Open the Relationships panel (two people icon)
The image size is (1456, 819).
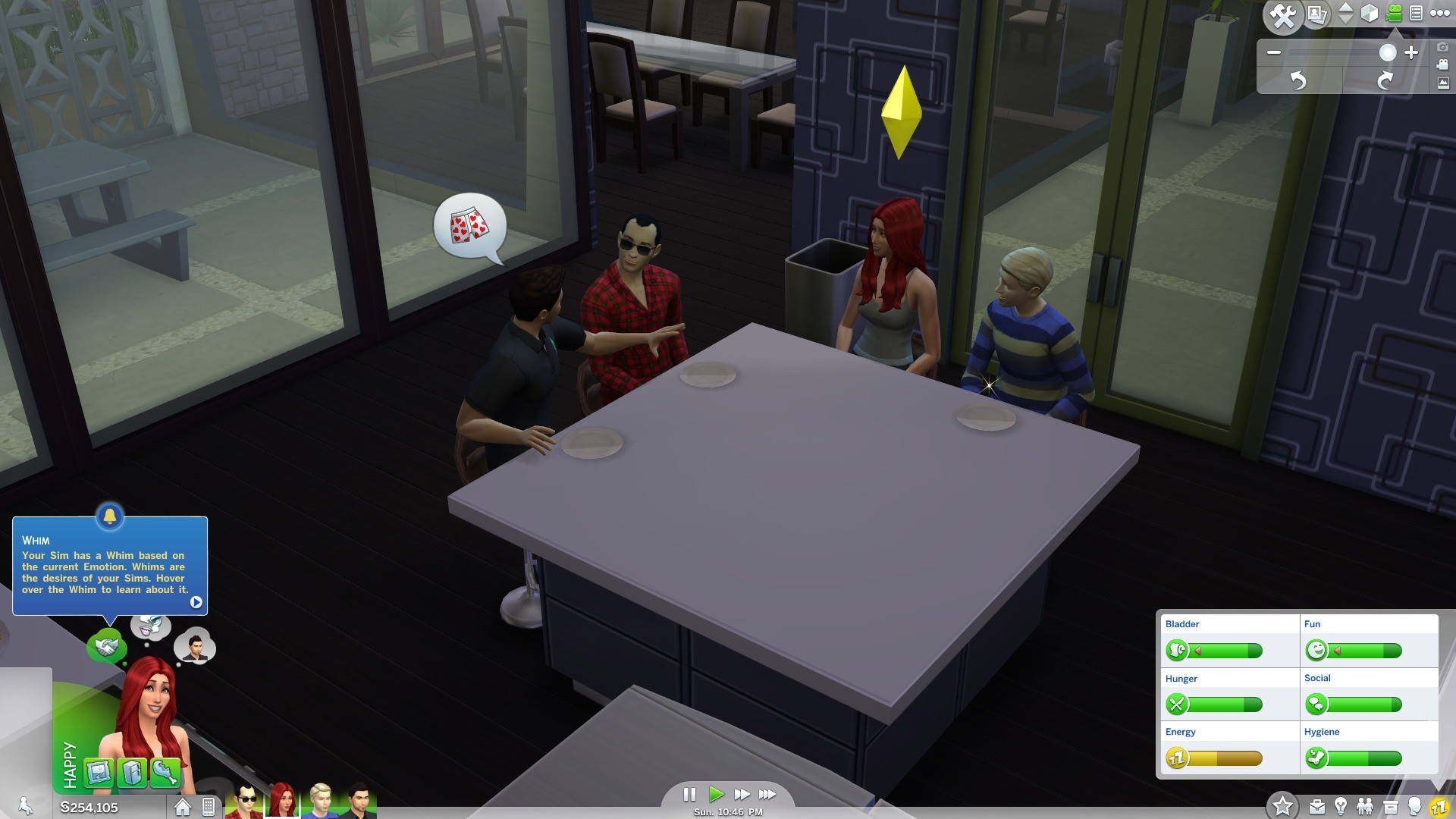[x=1365, y=807]
